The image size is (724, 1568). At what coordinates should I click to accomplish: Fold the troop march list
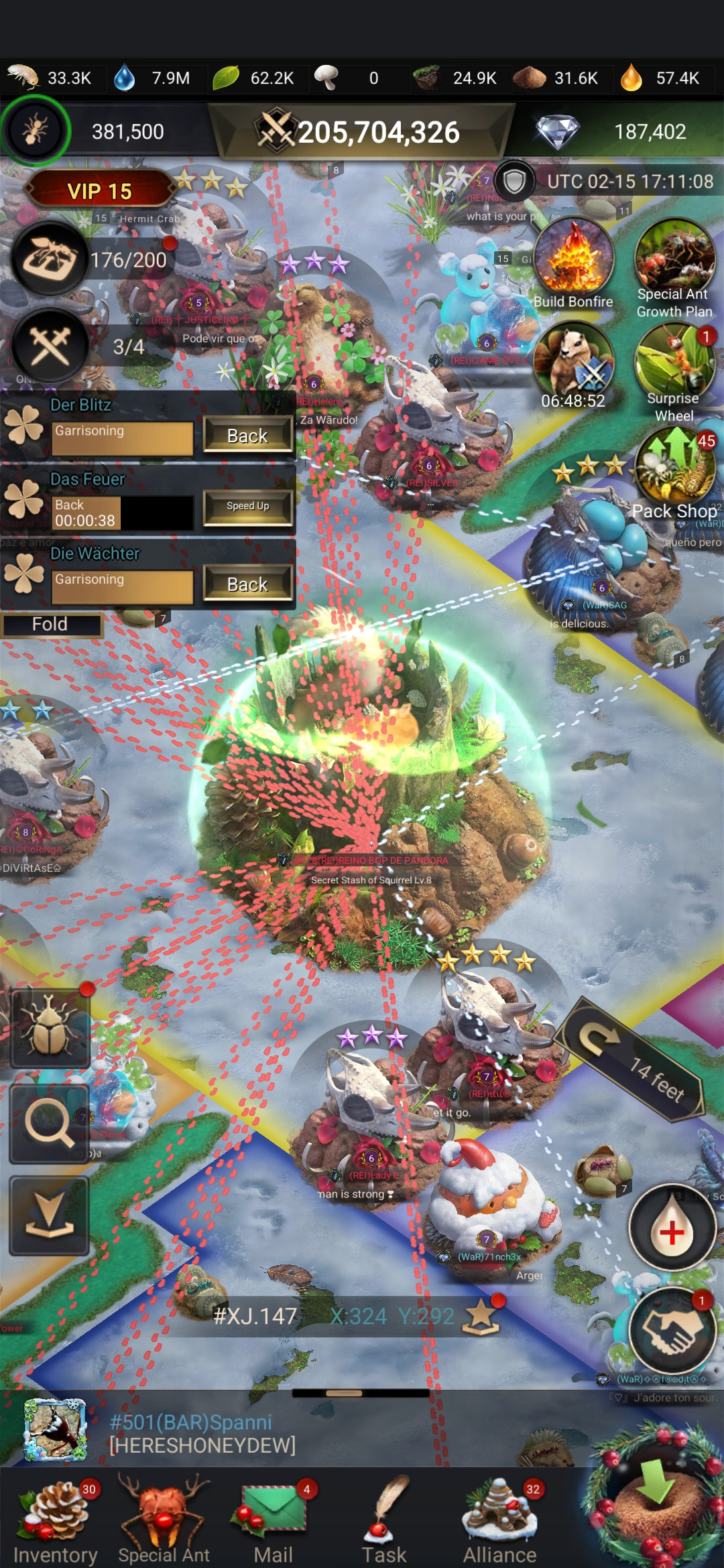[50, 625]
